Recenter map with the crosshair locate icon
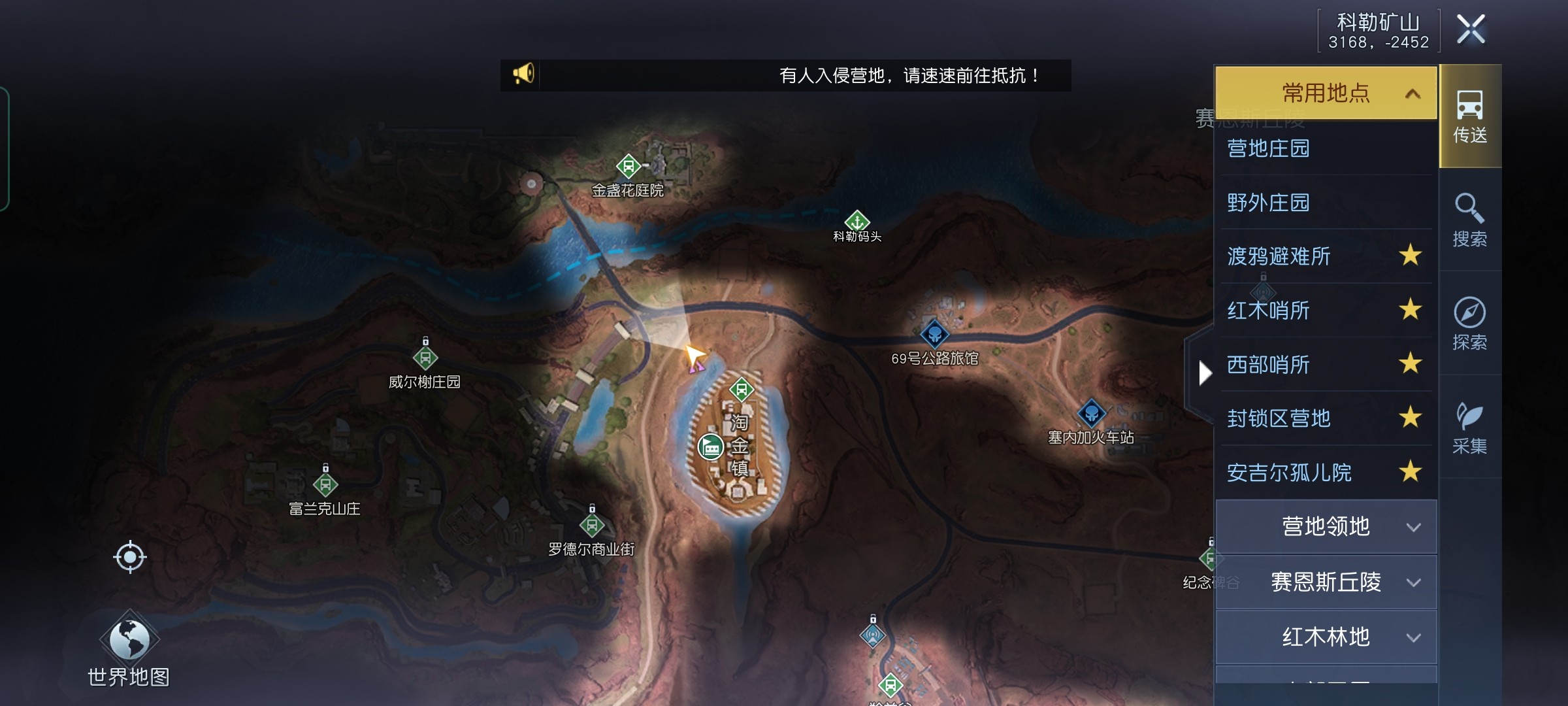Viewport: 1568px width, 706px height. [x=129, y=557]
